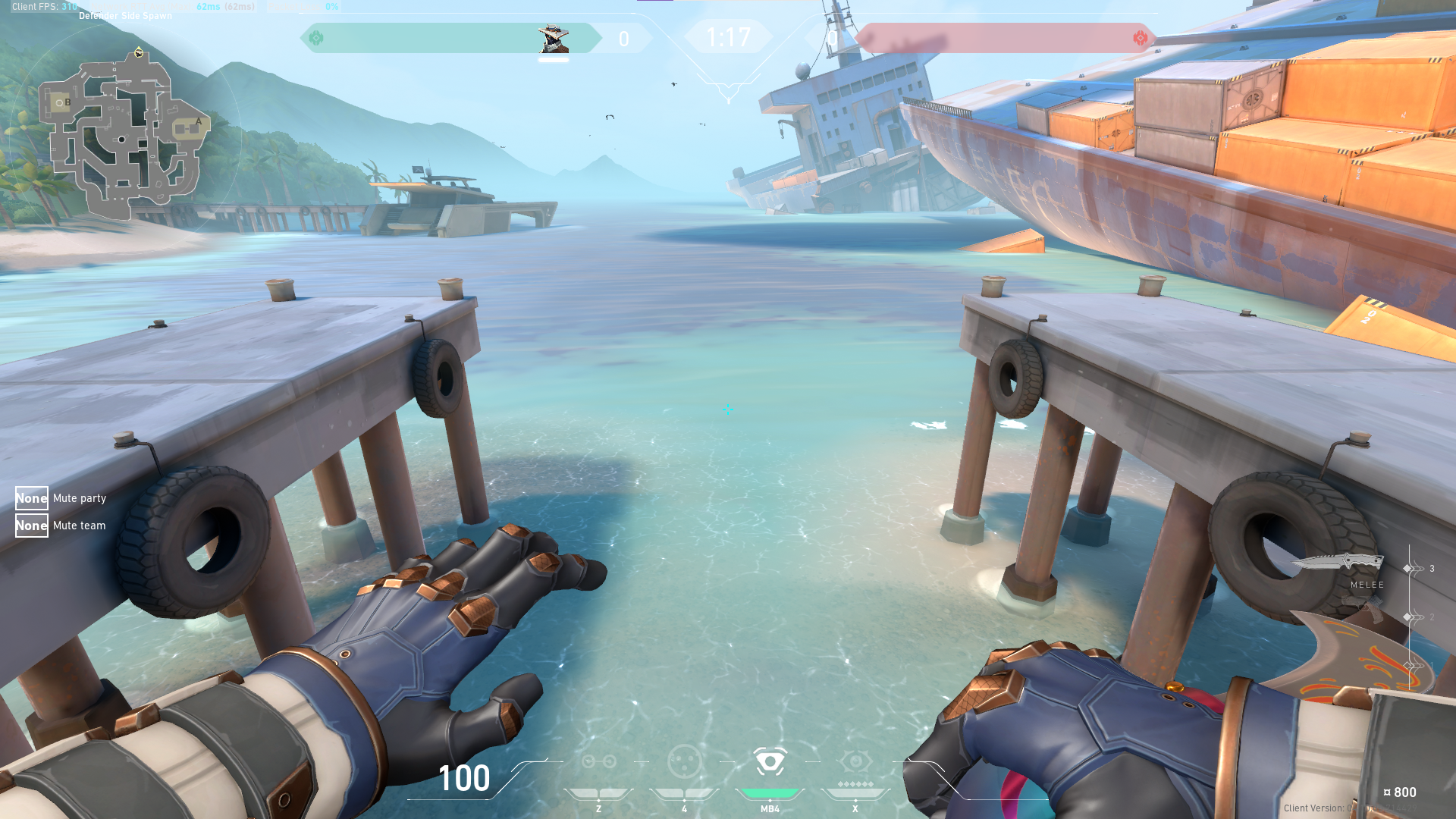Activate the Trapwire ability bound to Z

(598, 762)
